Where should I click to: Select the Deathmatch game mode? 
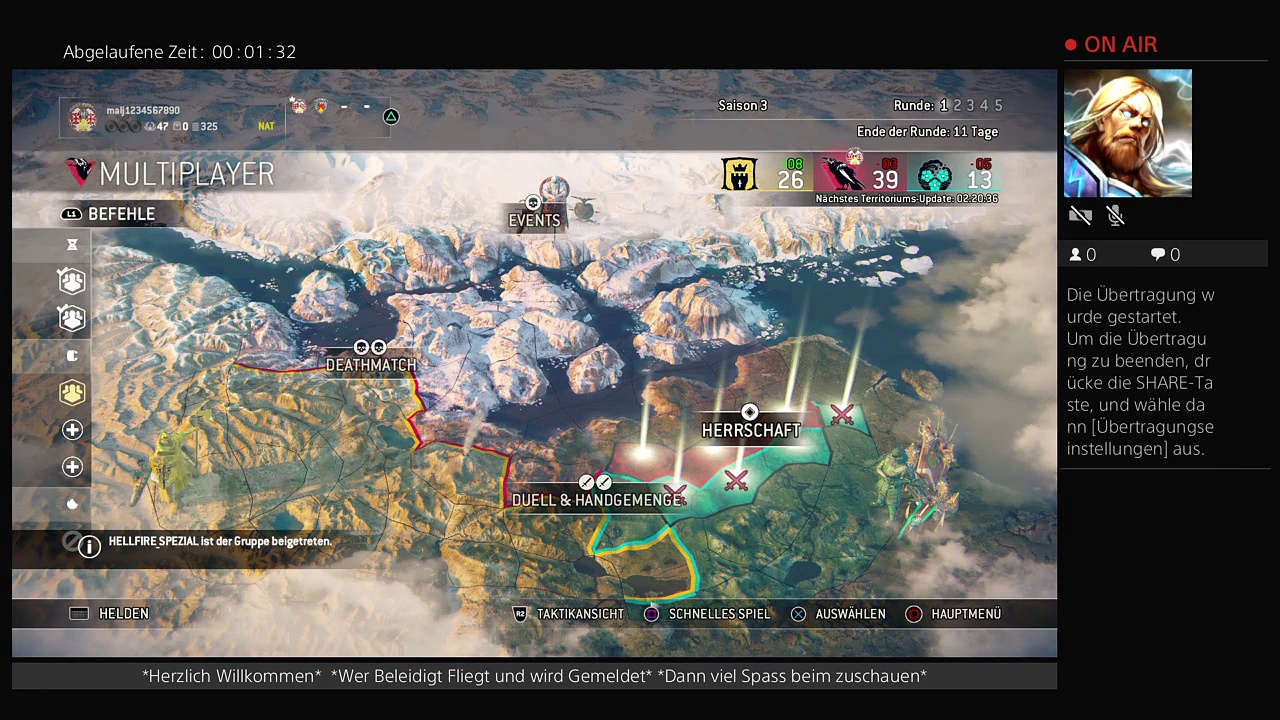371,365
